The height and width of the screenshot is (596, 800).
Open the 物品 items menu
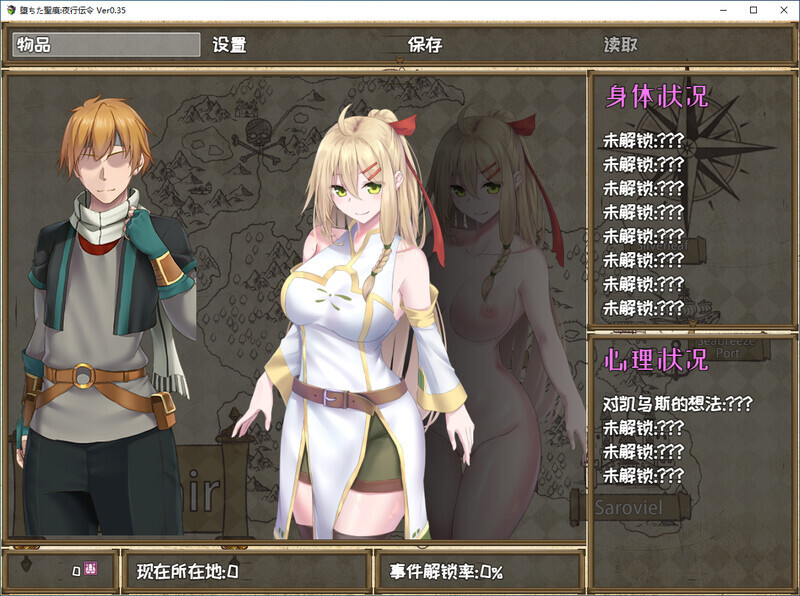[105, 45]
